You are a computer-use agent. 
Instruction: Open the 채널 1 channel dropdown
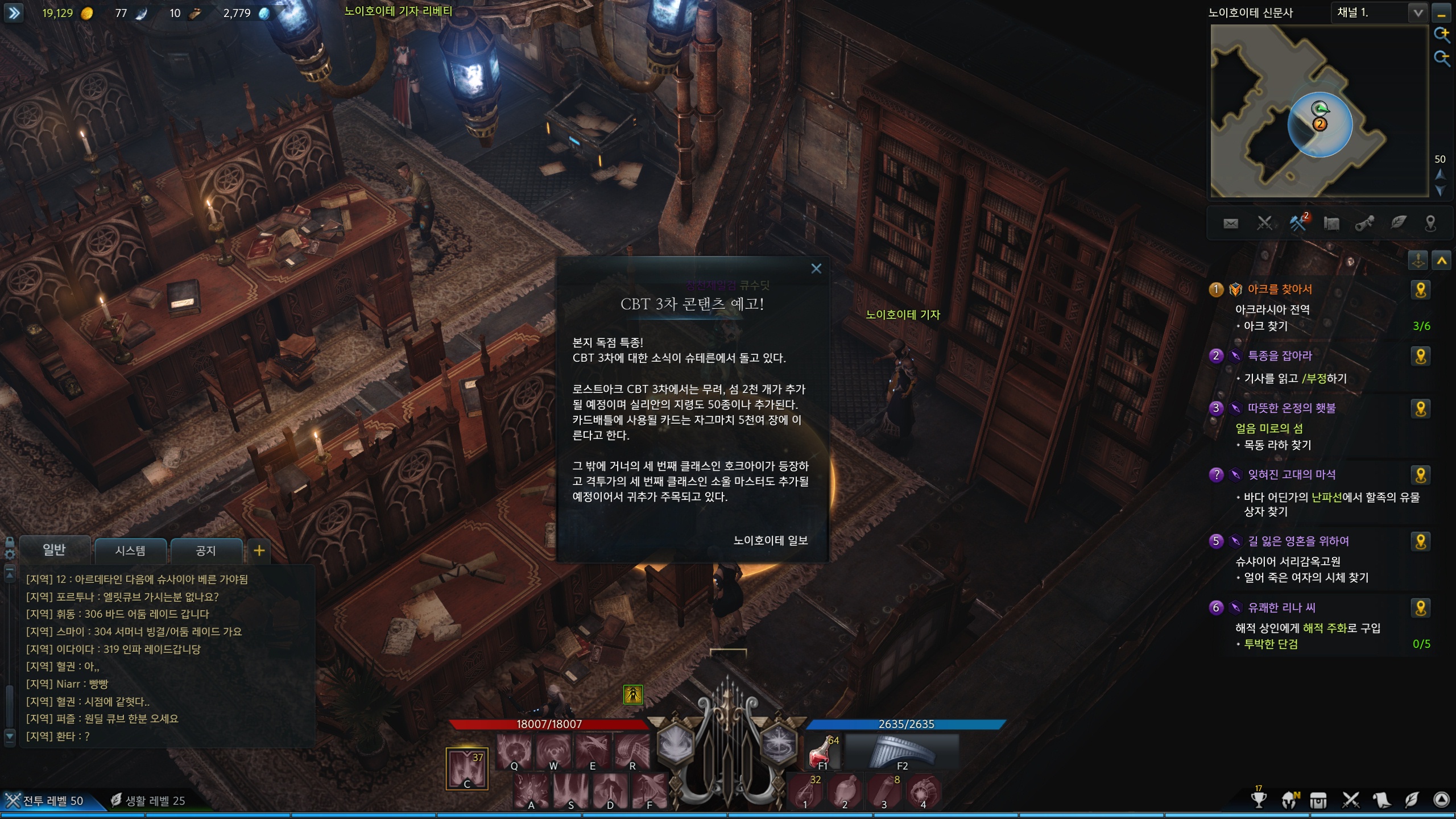pos(1418,13)
